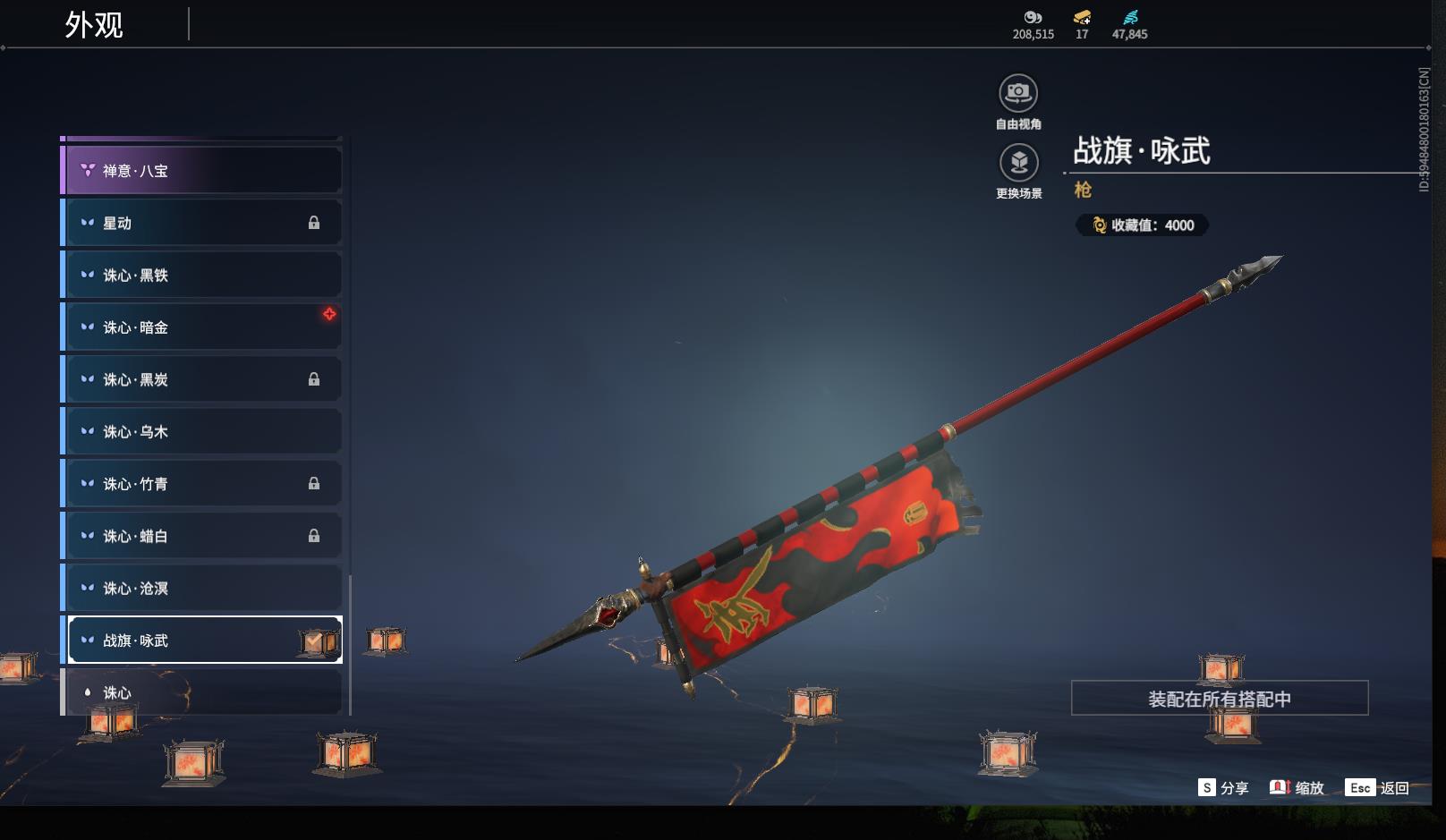This screenshot has height=840, width=1446.
Task: Click the 缩放 zoom control
Action: pos(1297,788)
